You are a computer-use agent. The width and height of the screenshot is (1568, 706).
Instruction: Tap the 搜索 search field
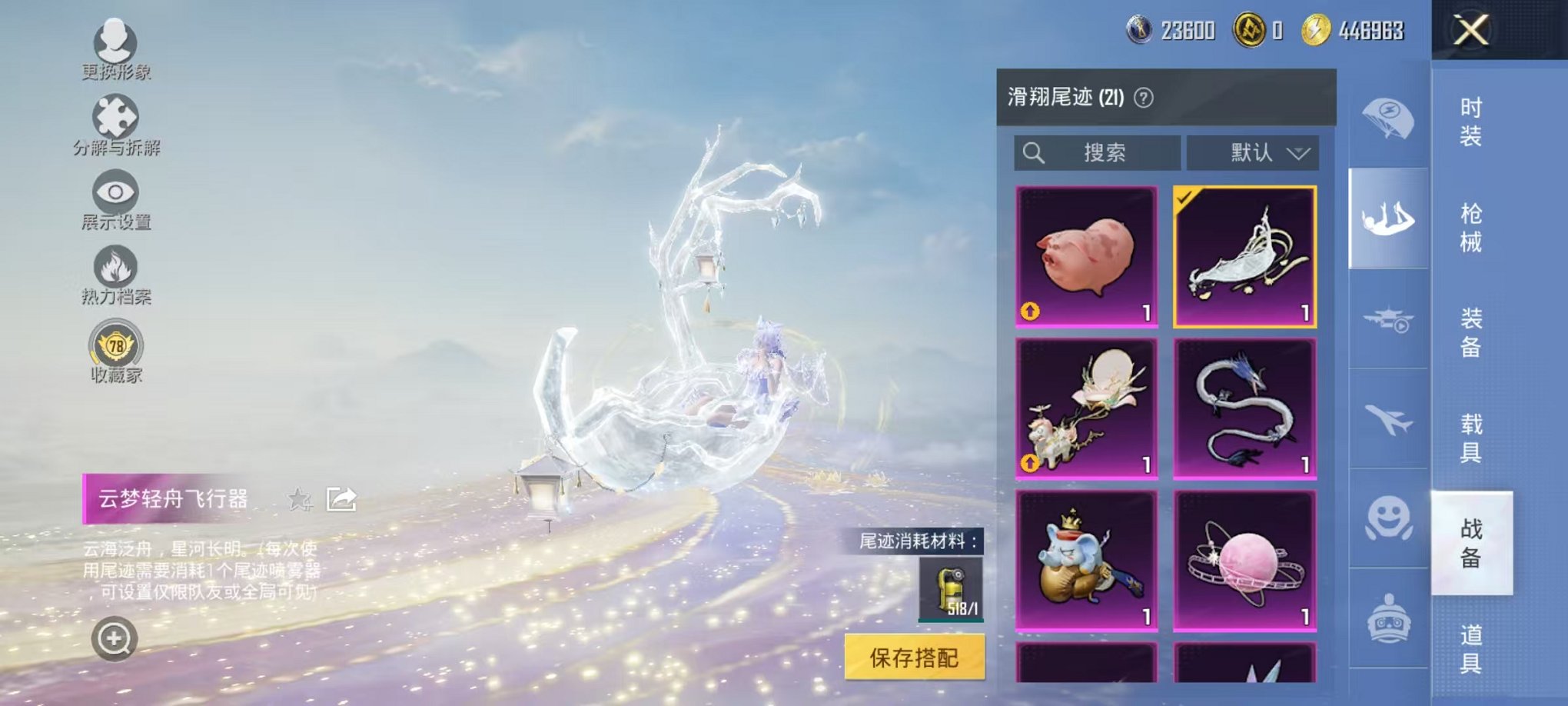click(1099, 152)
